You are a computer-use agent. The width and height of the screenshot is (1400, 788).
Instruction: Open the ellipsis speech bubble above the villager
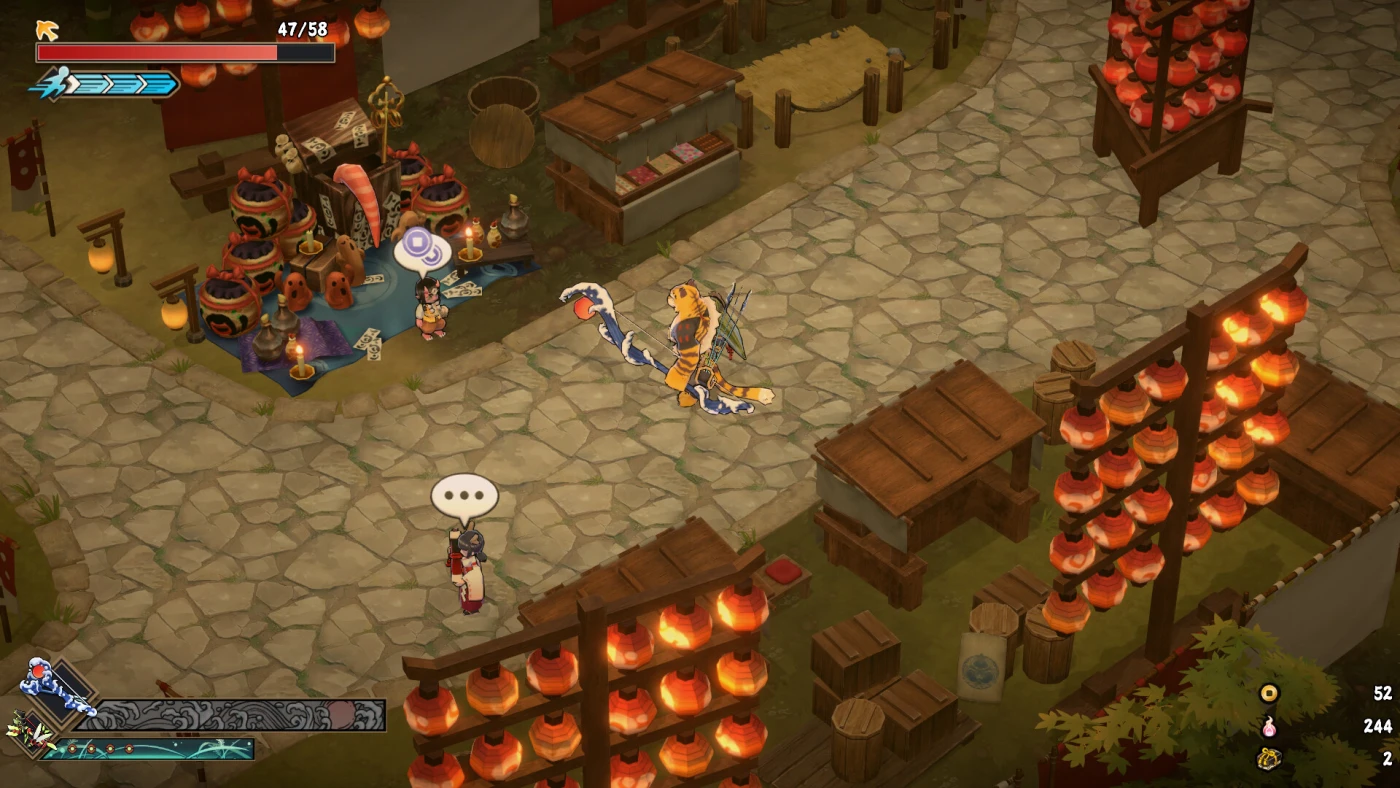click(464, 496)
